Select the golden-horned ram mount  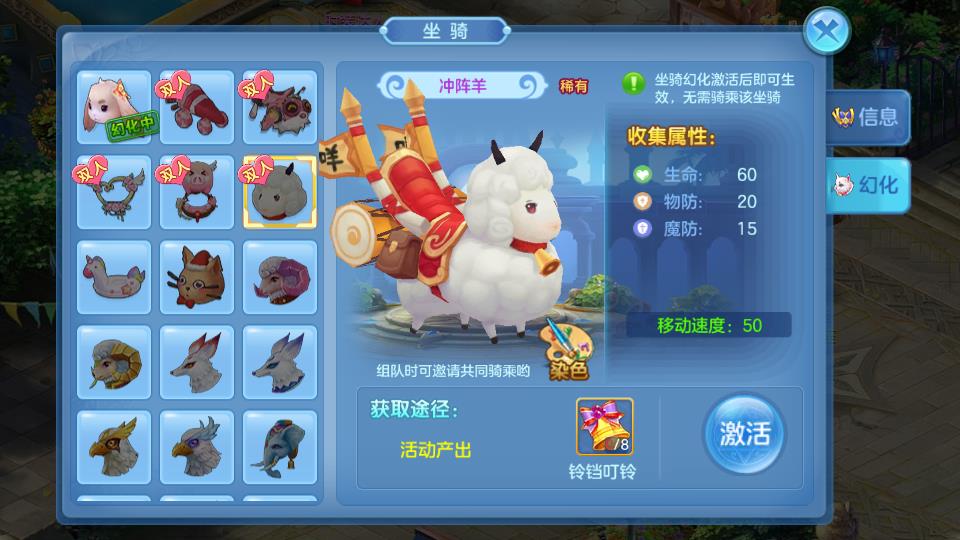pyautogui.click(x=114, y=361)
